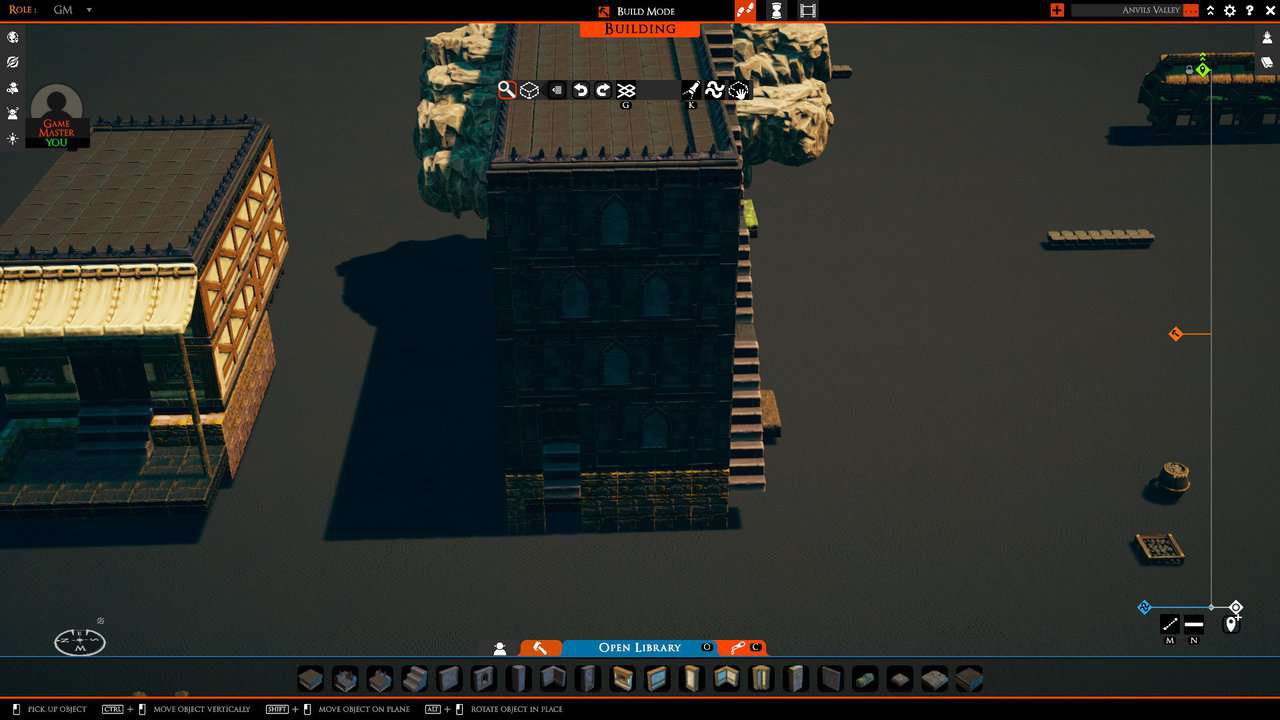Switch to the character tab at bottom
This screenshot has width=1280, height=720.
tap(499, 648)
